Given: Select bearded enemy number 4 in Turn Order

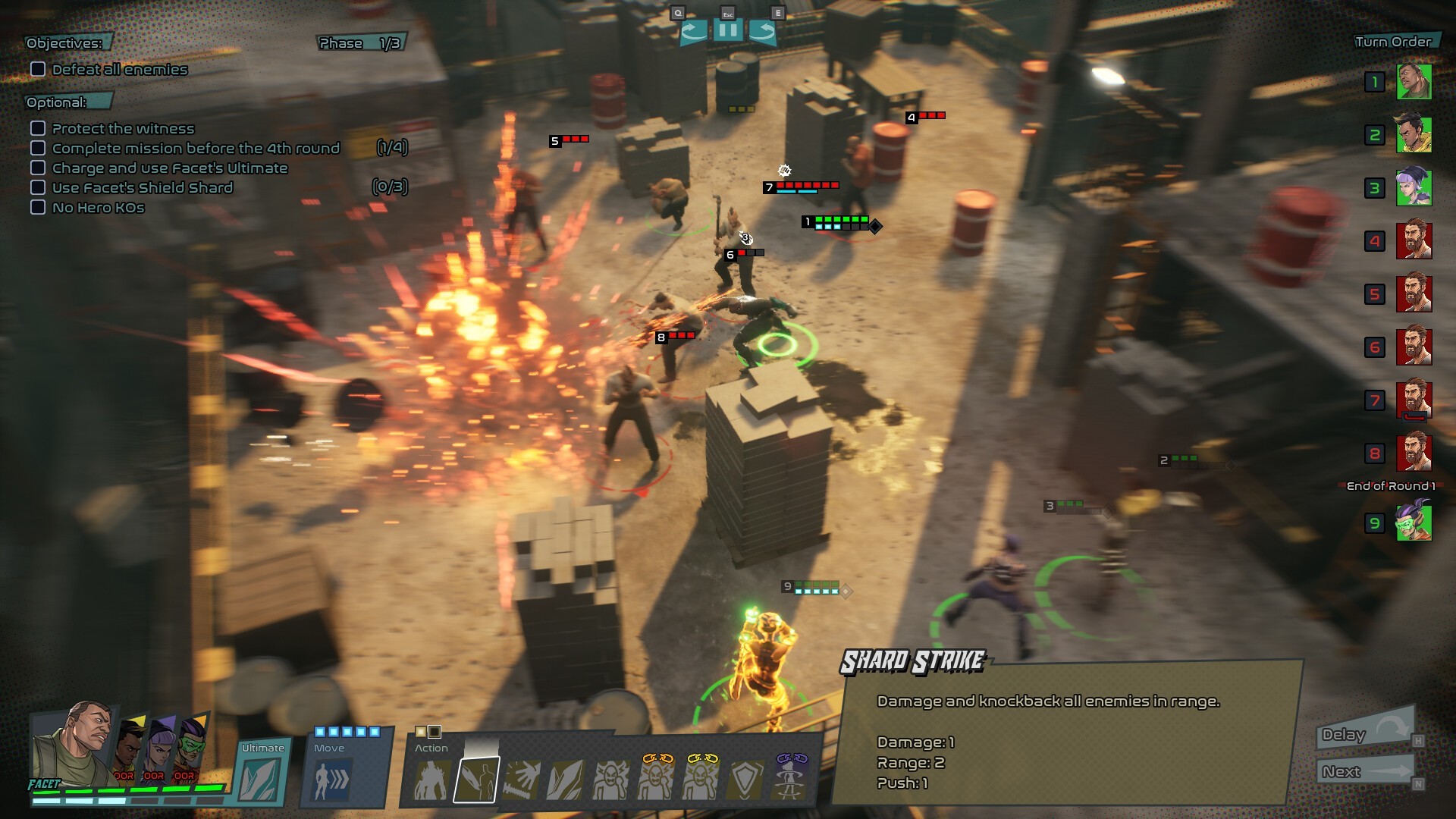Looking at the screenshot, I should pyautogui.click(x=1414, y=241).
